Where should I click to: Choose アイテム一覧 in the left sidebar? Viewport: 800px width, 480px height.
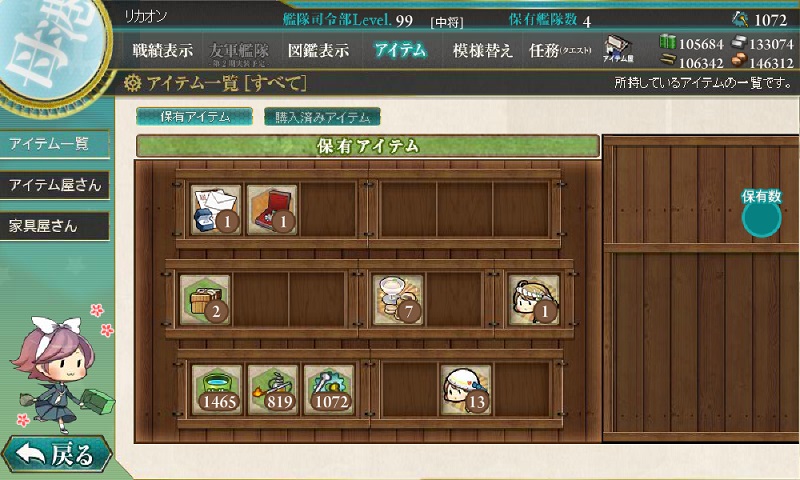(50, 144)
